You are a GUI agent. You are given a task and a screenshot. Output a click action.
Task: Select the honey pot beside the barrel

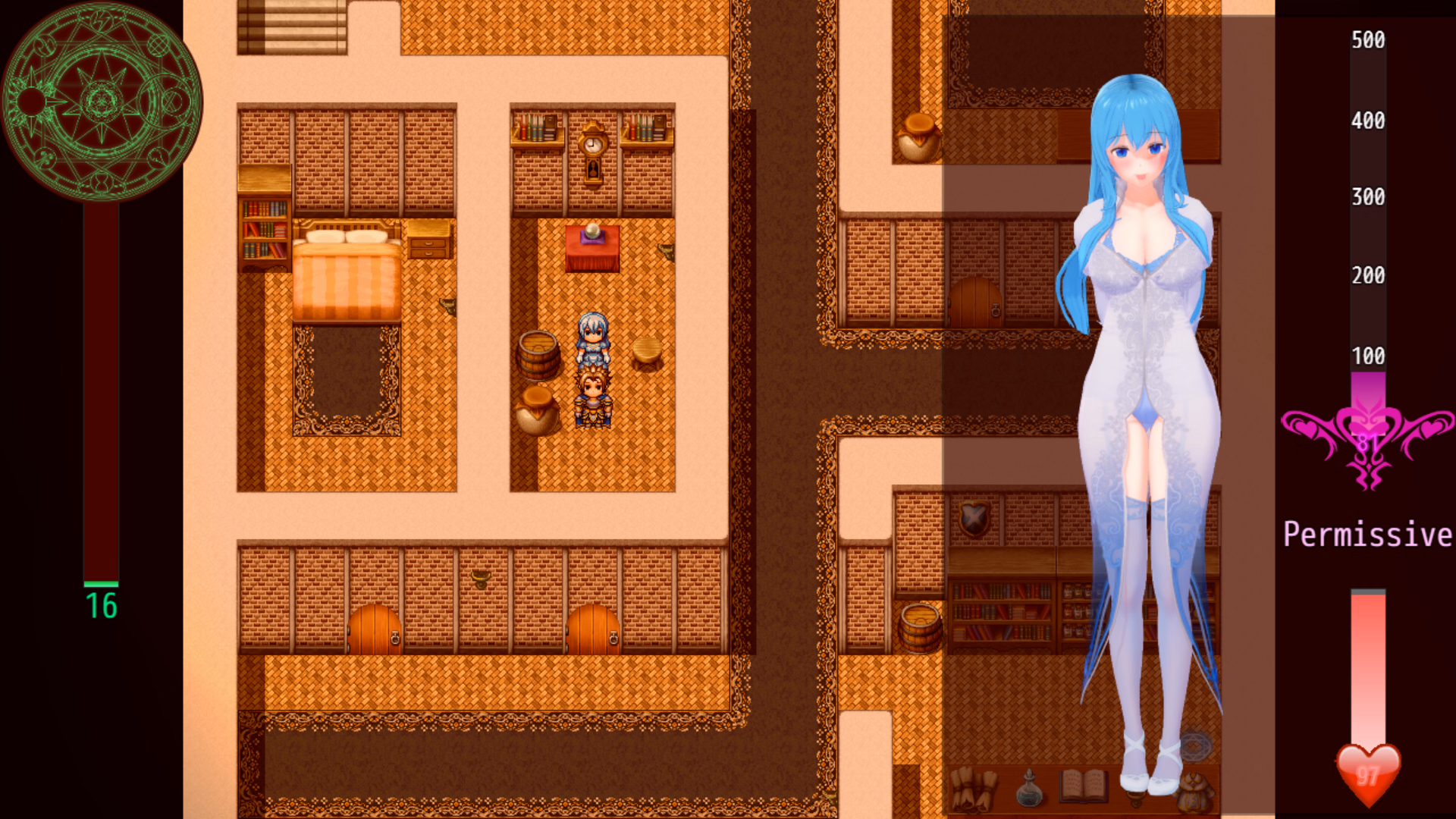click(x=538, y=409)
